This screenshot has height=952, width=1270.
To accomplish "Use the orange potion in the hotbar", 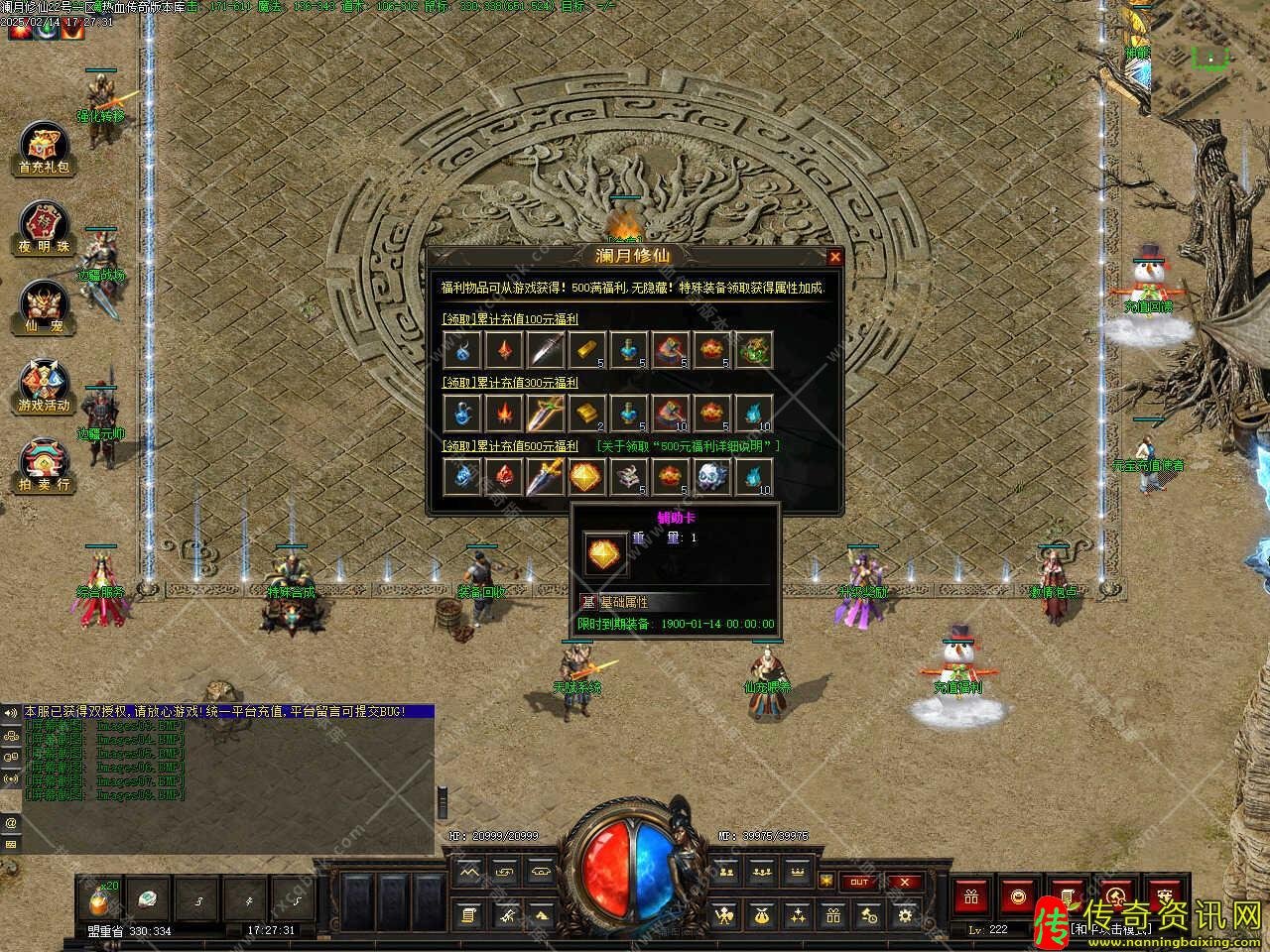I will [x=101, y=900].
